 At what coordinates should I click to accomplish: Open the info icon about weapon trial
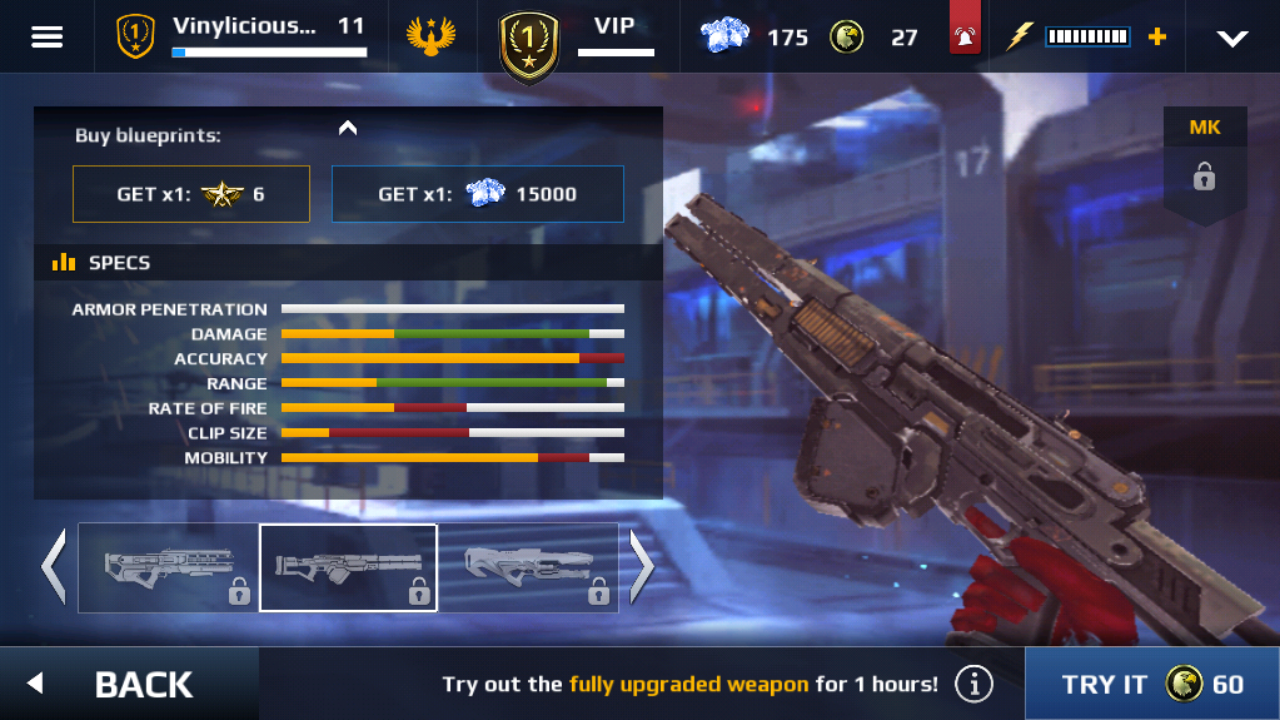973,685
